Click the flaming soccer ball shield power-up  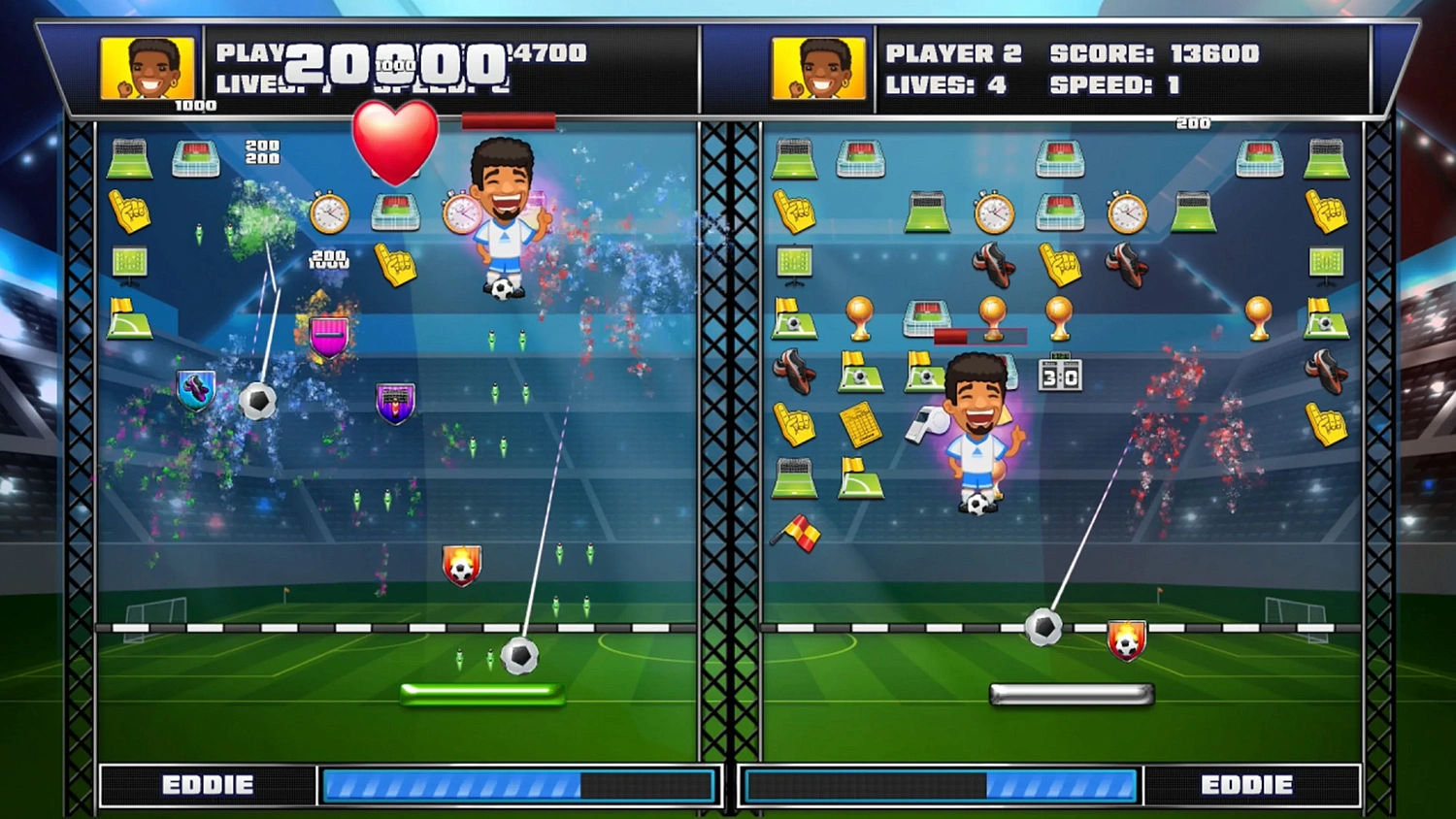[x=461, y=563]
